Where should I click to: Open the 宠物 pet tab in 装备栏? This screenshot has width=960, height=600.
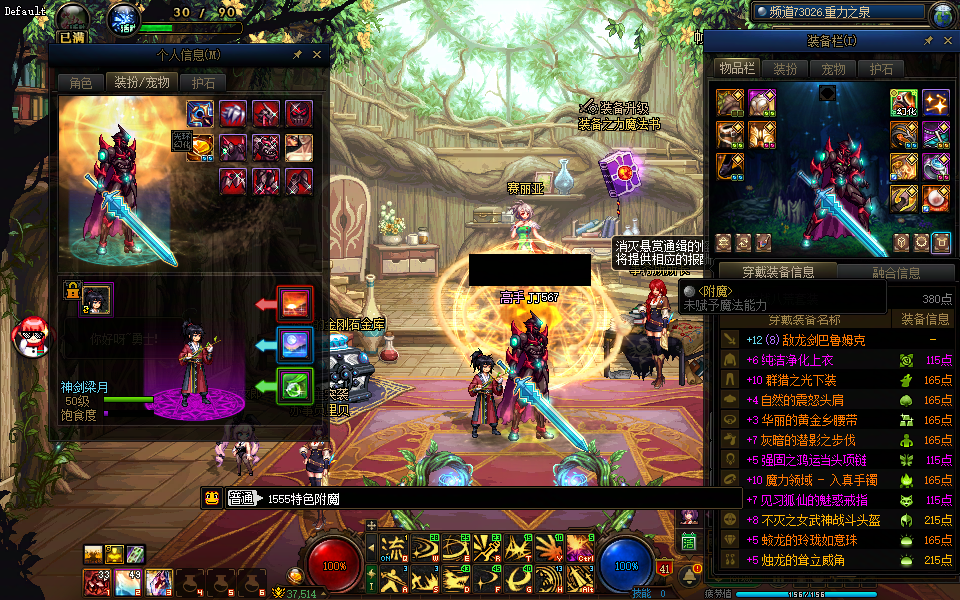click(833, 69)
